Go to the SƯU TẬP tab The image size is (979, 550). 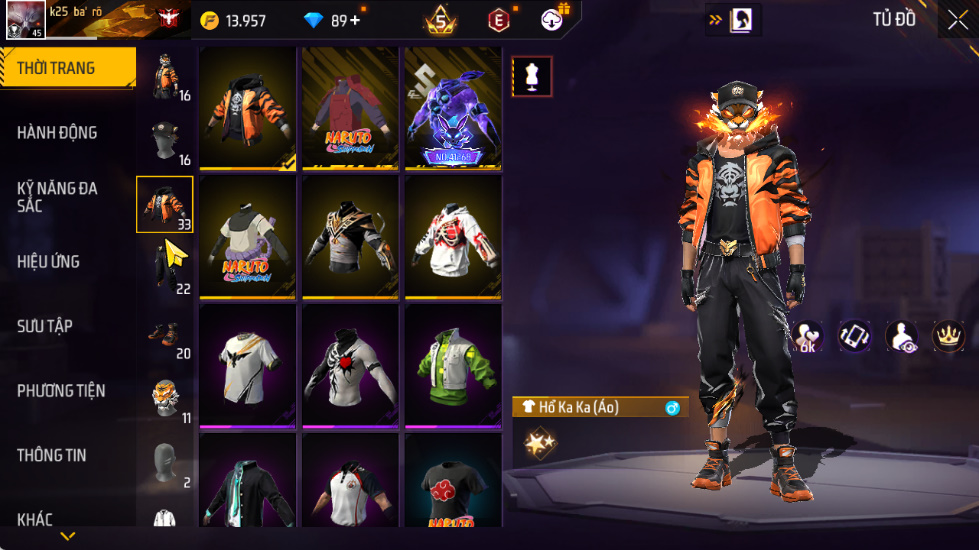tap(45, 326)
